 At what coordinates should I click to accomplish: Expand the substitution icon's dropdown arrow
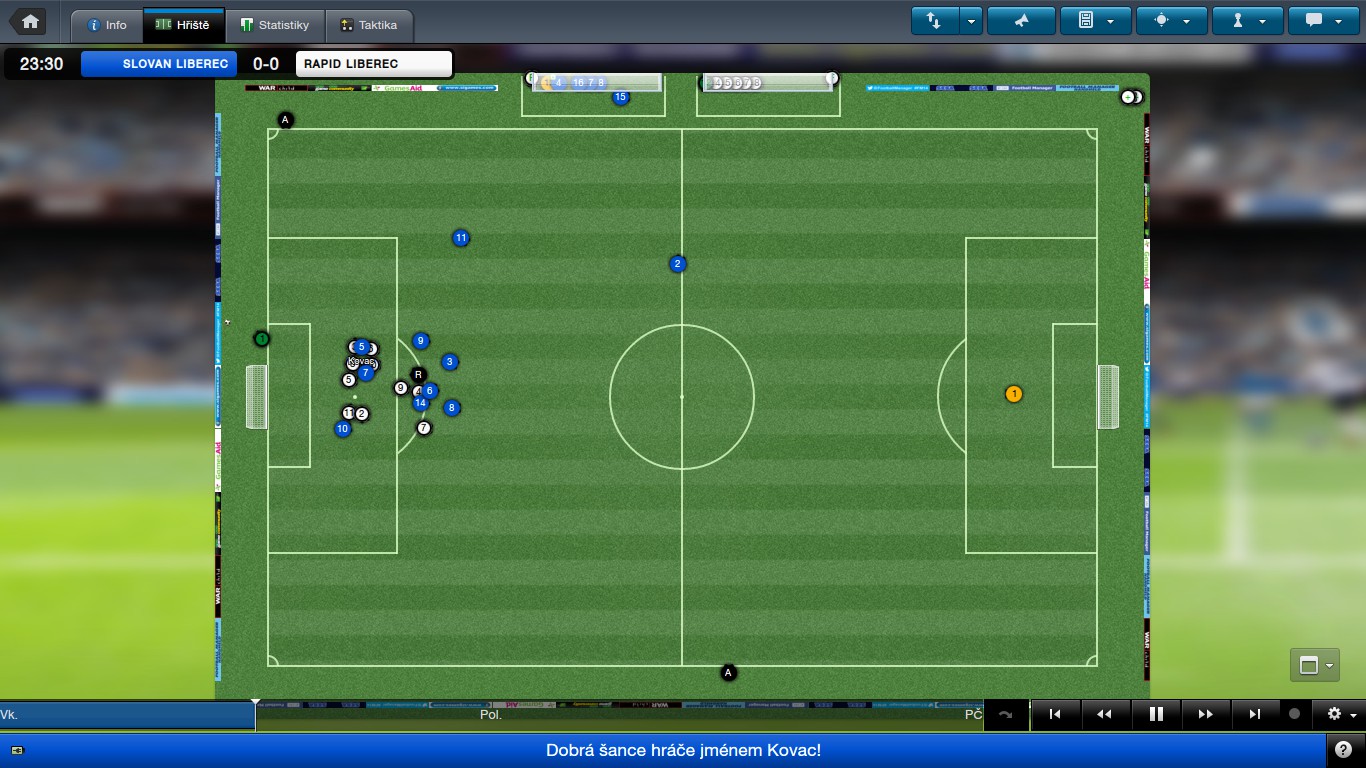point(970,19)
